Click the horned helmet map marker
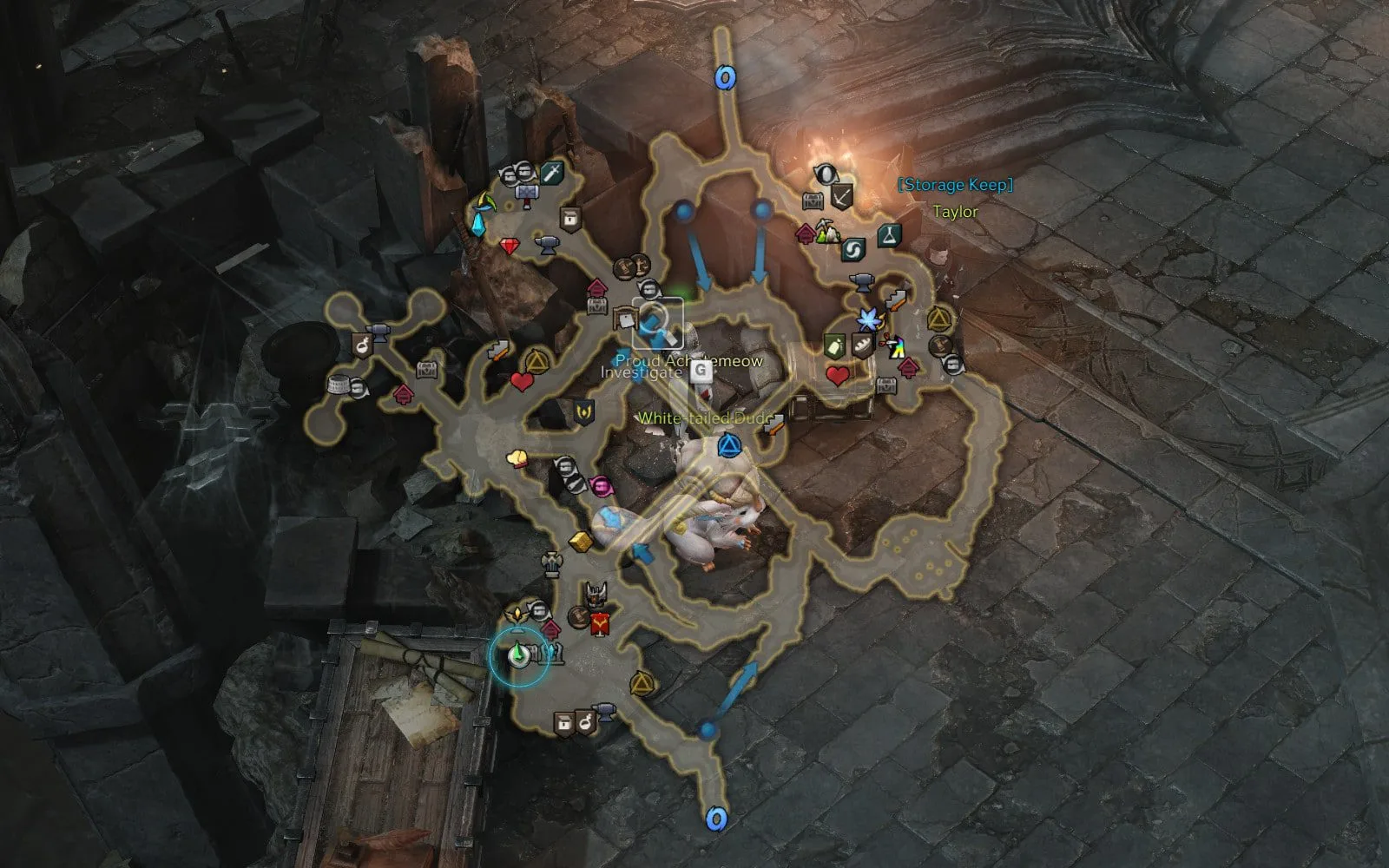1389x868 pixels. (x=594, y=595)
